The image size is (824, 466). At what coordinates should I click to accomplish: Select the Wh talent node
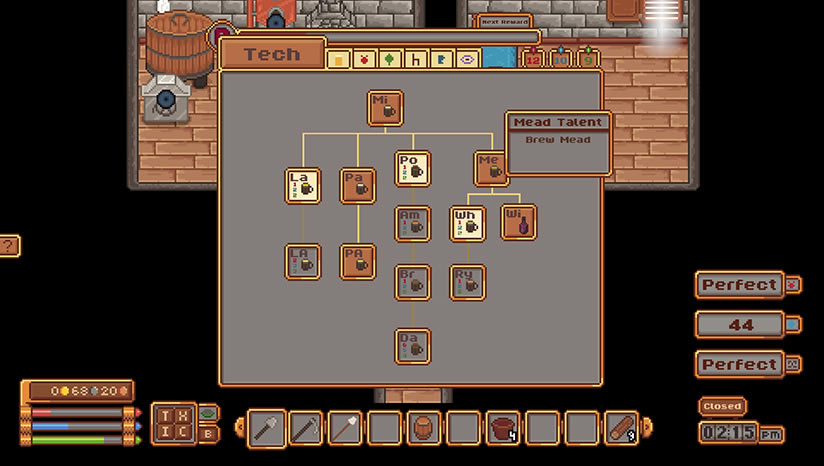pos(467,224)
